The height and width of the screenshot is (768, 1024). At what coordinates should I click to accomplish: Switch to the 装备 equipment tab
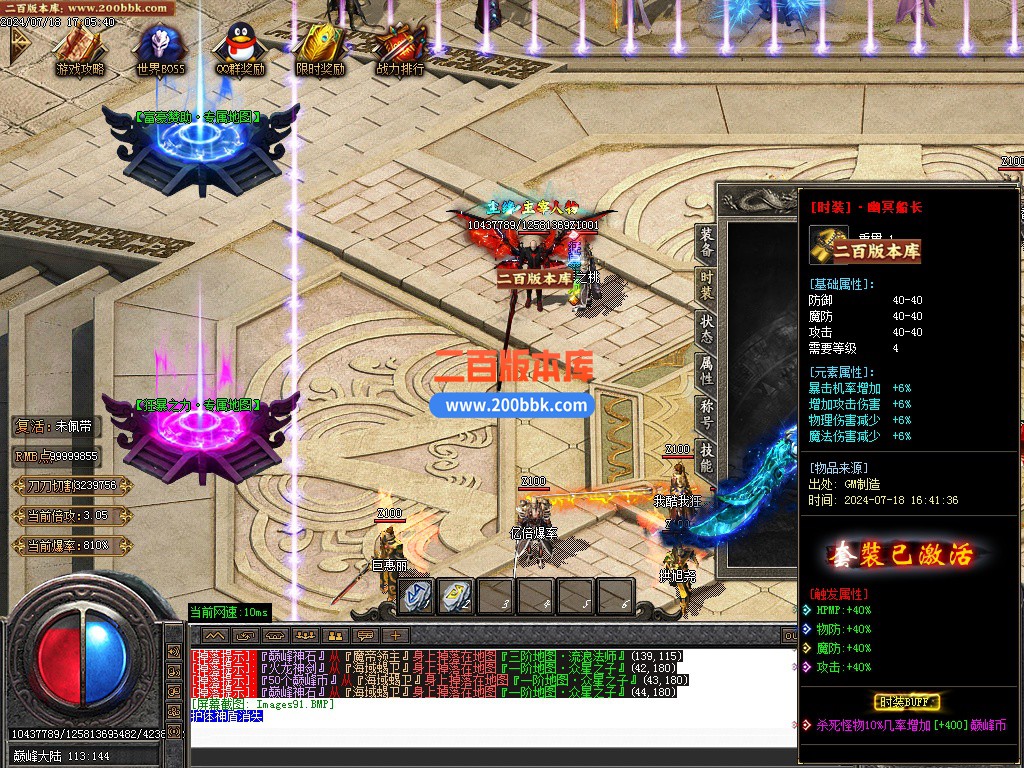[x=707, y=242]
